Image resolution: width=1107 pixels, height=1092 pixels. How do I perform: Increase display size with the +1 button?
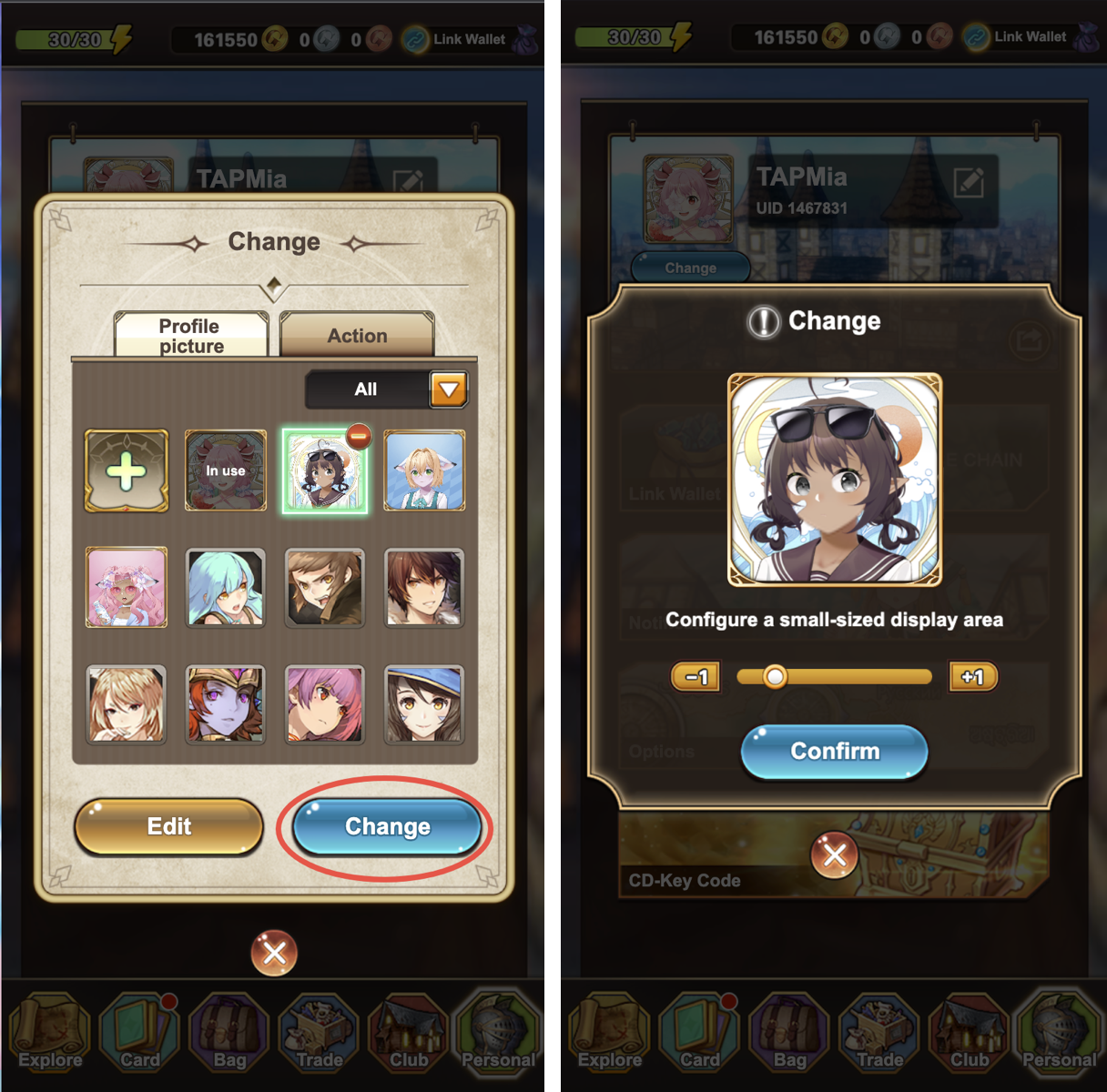click(x=972, y=677)
